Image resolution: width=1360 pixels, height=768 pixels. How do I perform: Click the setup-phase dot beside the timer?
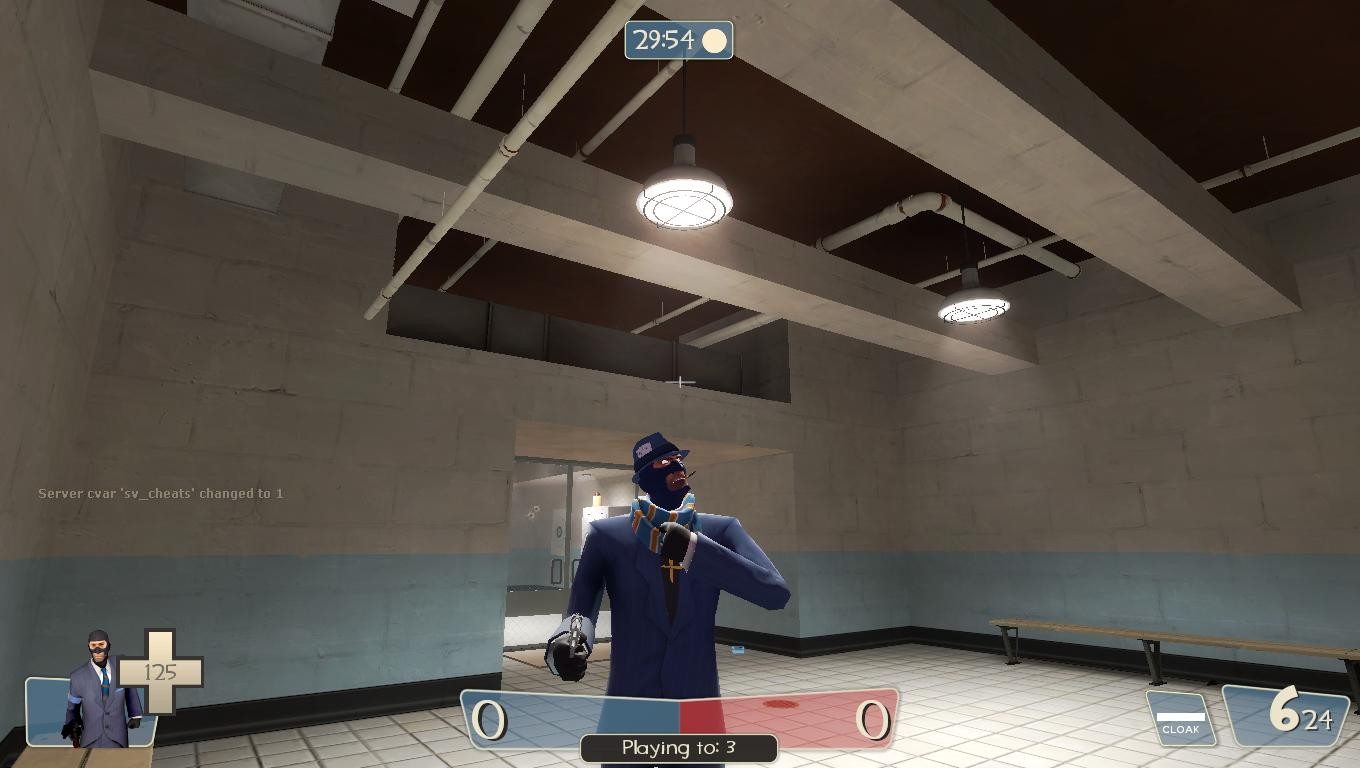pyautogui.click(x=714, y=40)
